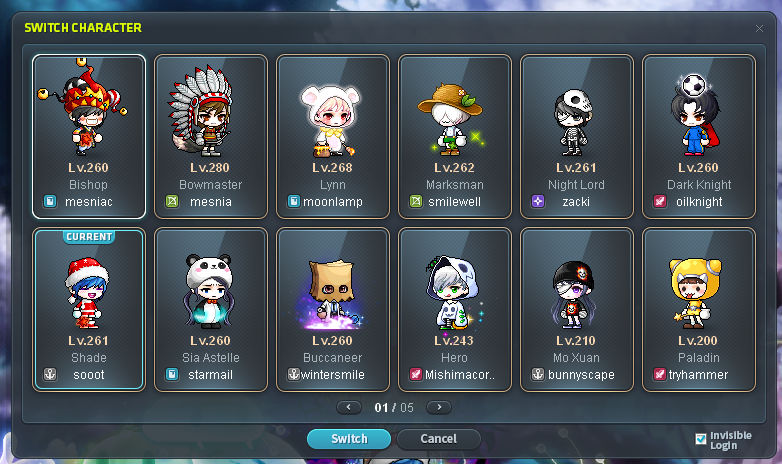This screenshot has width=782, height=464.
Task: Select Sia Astelle character starmail
Action: click(x=211, y=309)
